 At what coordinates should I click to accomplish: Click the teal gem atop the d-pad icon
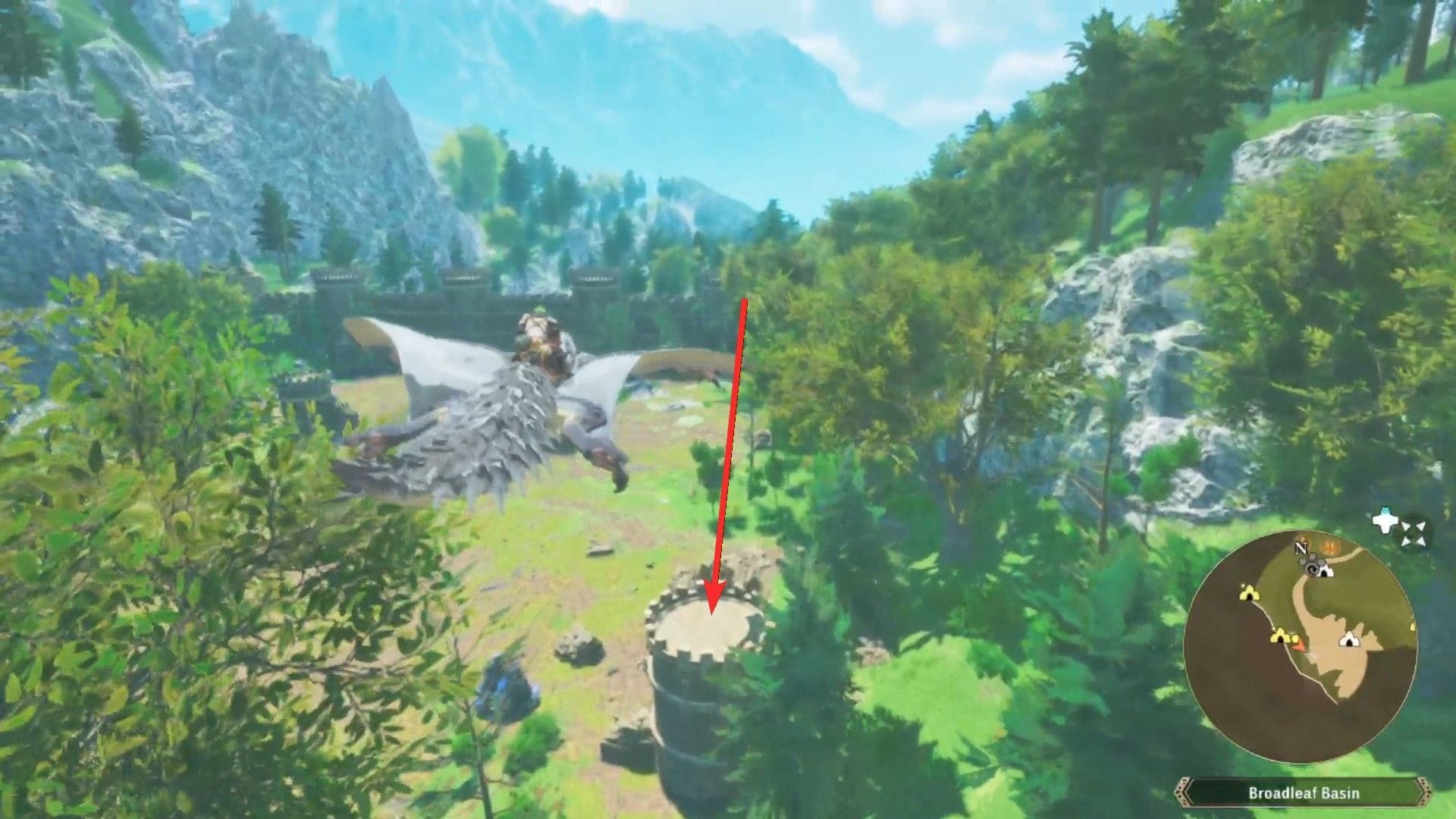pos(1385,509)
